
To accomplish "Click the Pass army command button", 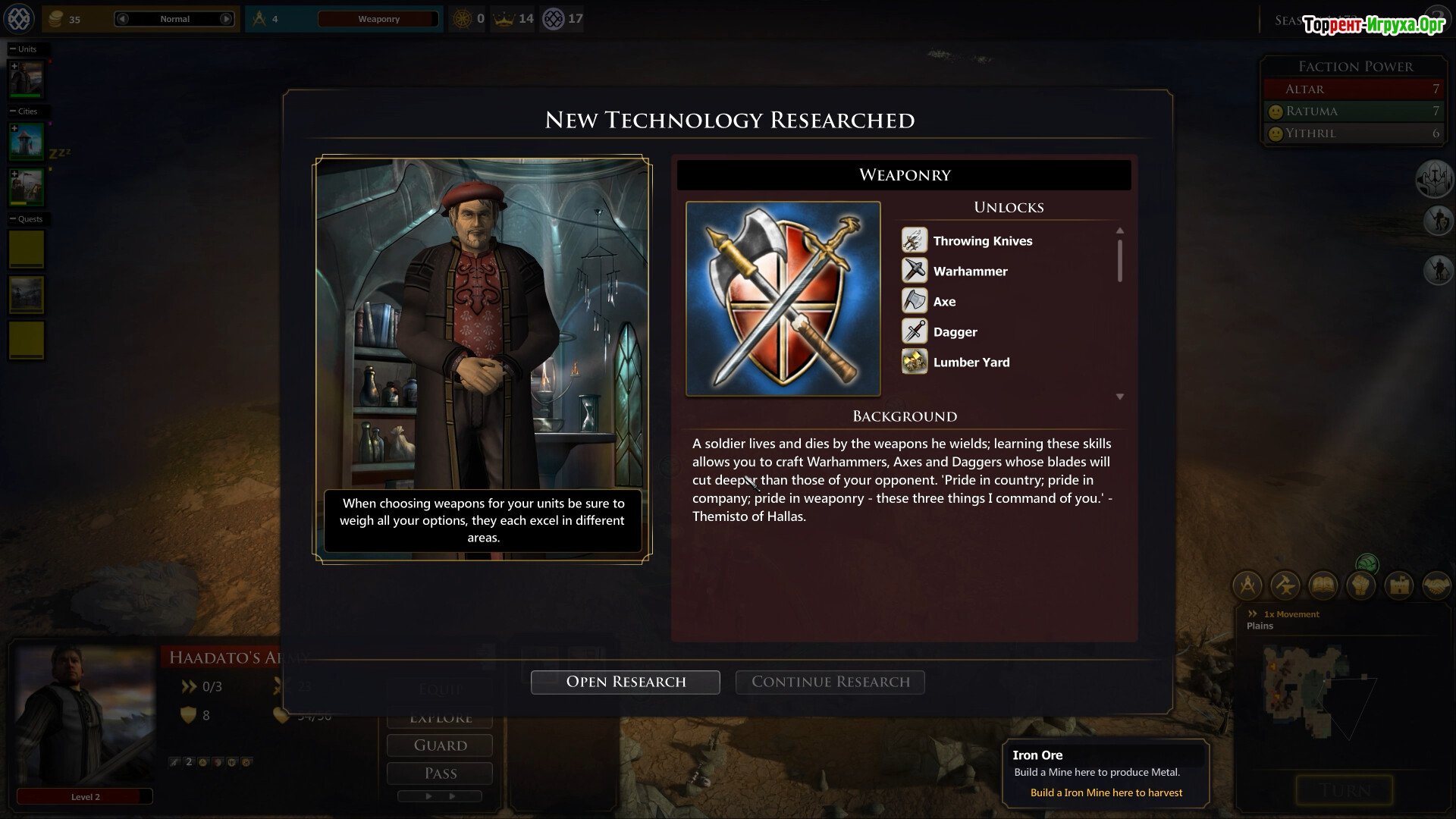I will pos(440,773).
